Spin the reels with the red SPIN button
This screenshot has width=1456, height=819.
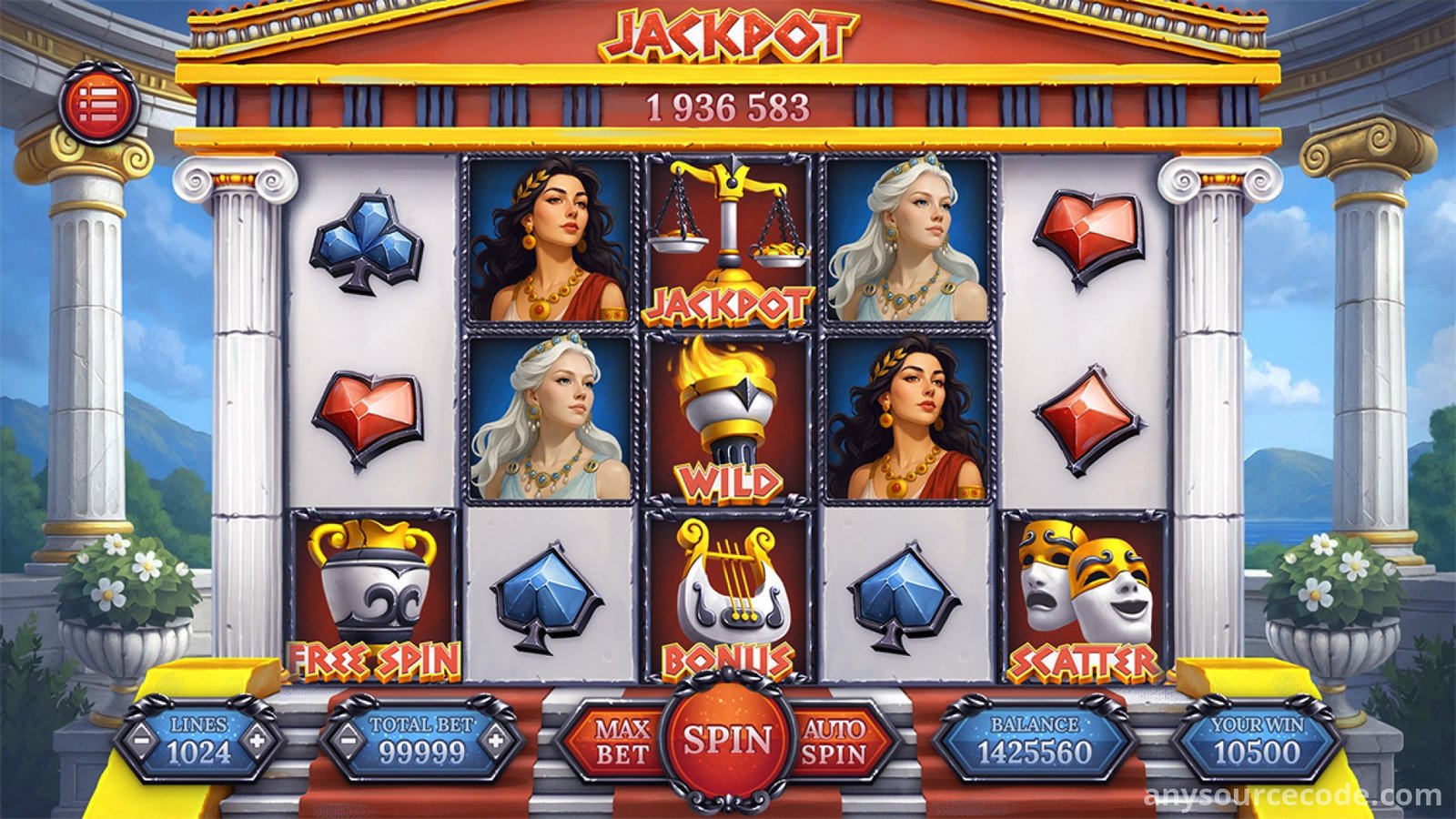pyautogui.click(x=727, y=741)
